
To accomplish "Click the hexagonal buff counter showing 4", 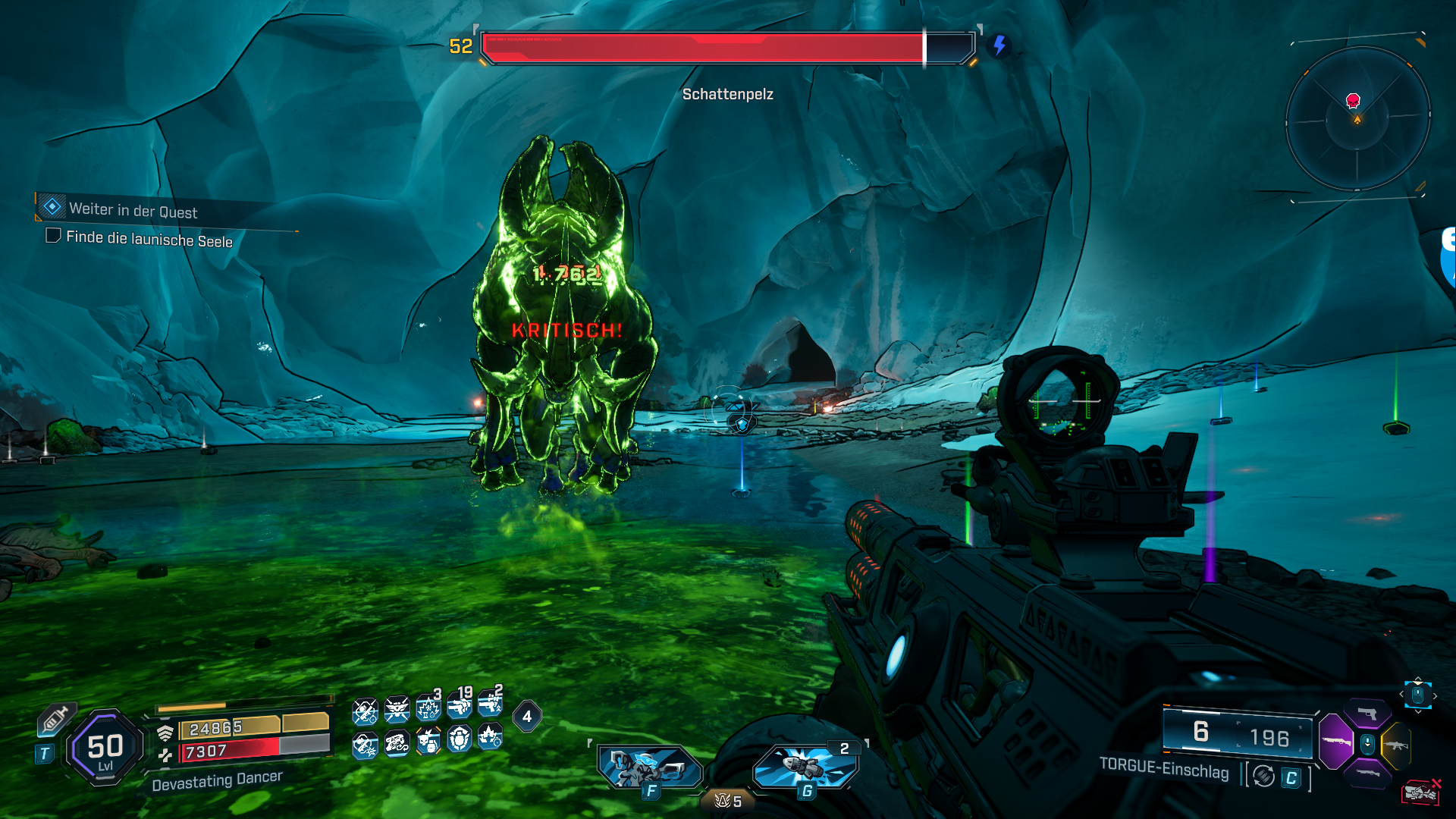I will pos(527,716).
